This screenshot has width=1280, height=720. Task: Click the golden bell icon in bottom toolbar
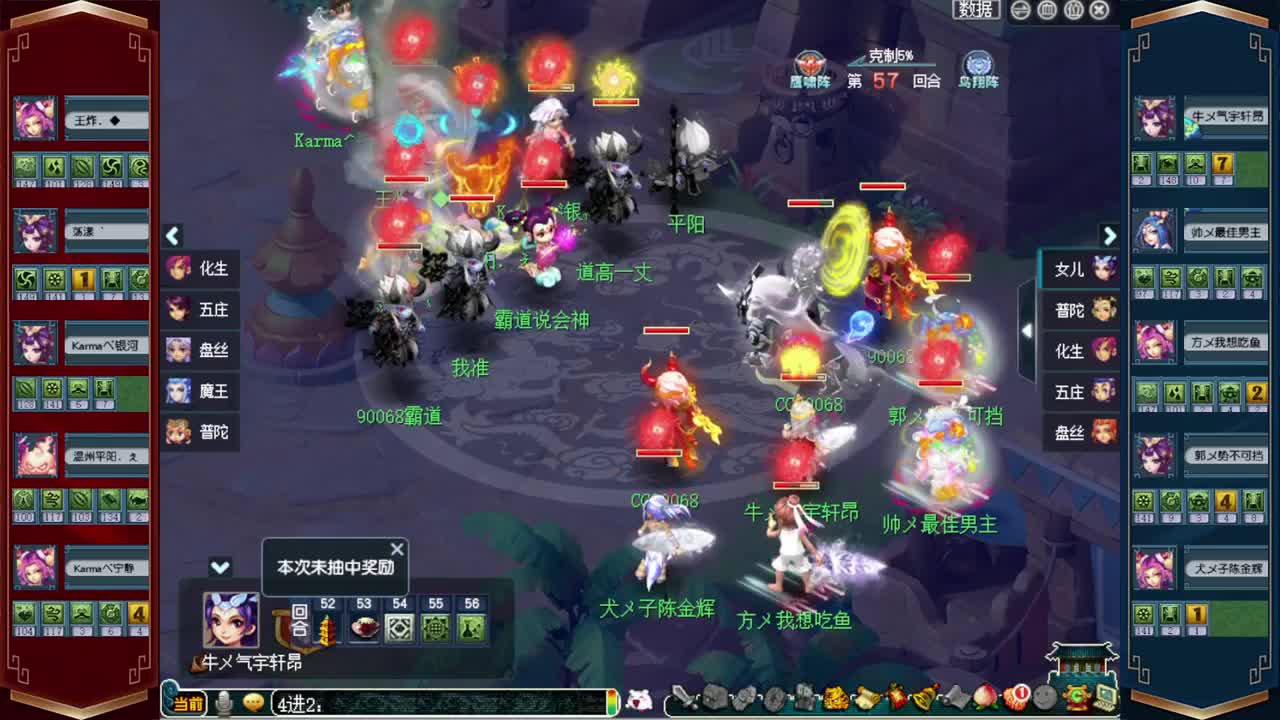(x=920, y=700)
